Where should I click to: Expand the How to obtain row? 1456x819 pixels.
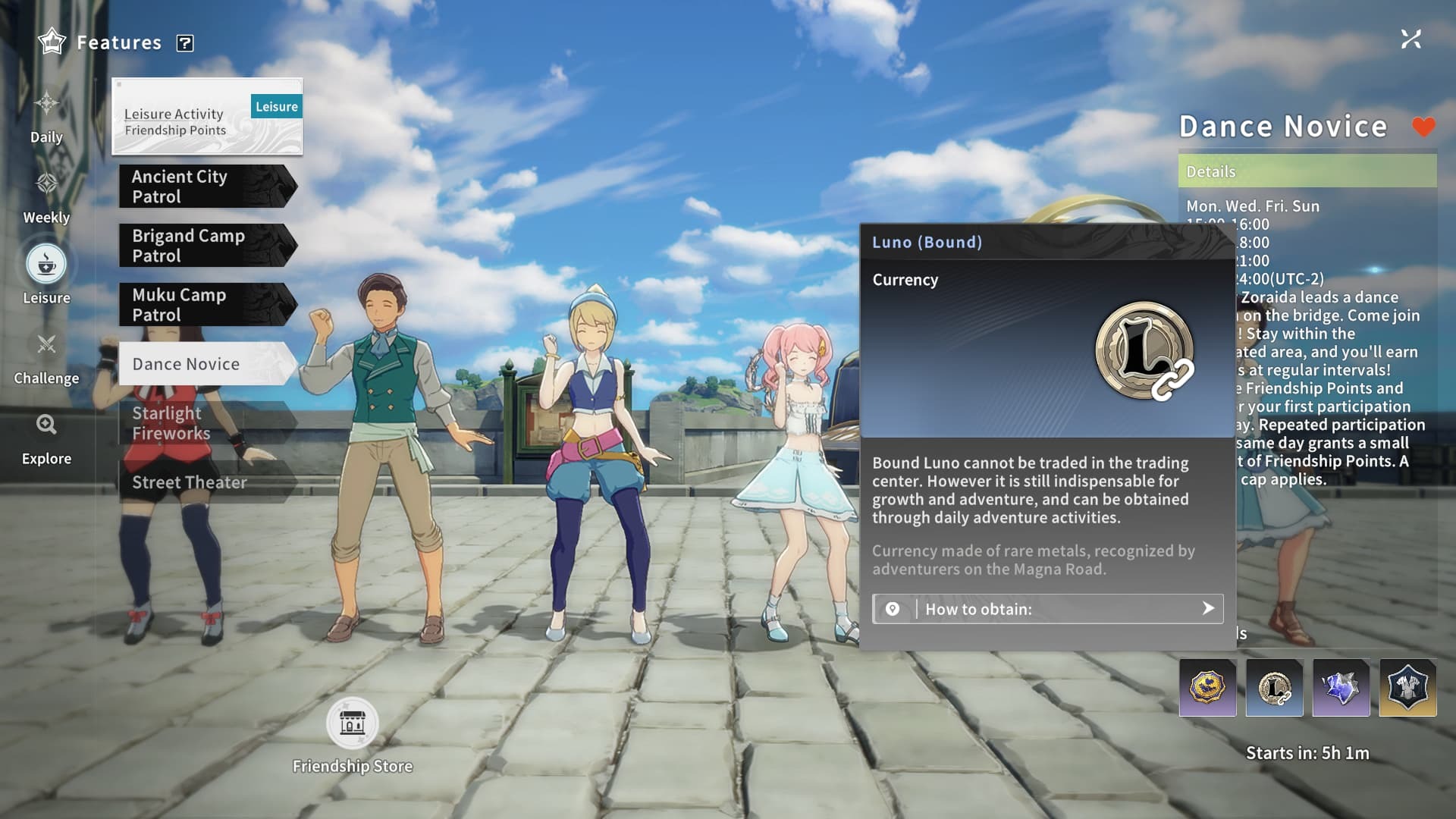pos(1047,609)
